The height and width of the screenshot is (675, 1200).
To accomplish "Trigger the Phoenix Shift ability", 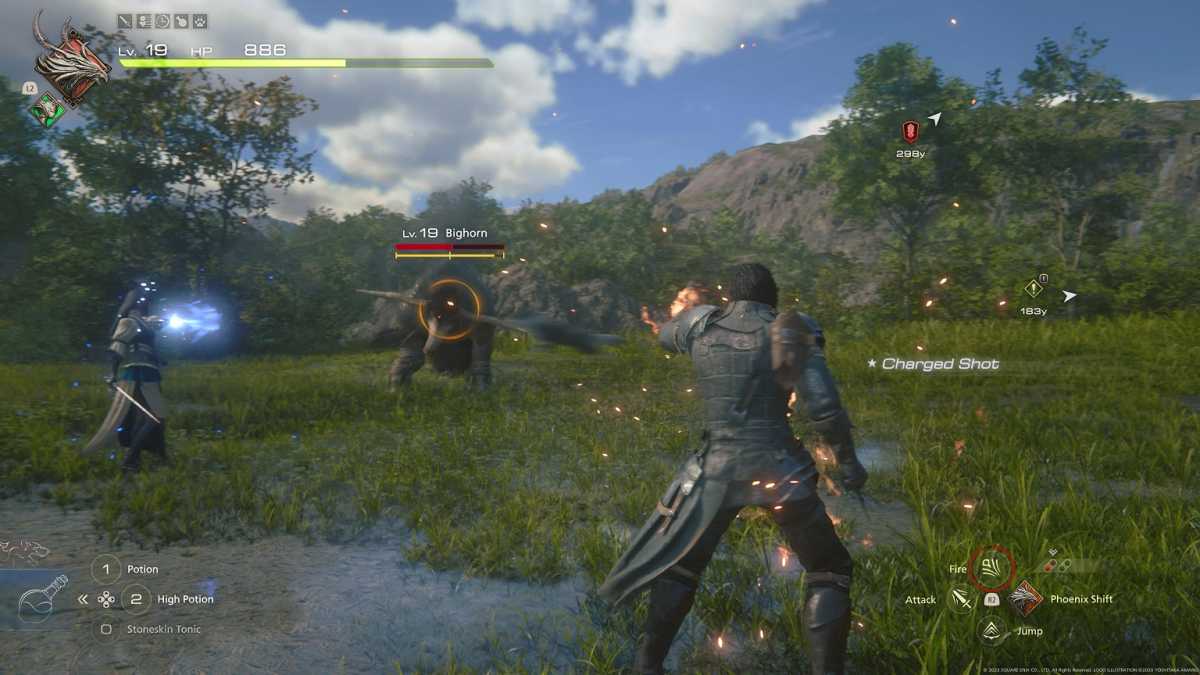I will 1025,599.
